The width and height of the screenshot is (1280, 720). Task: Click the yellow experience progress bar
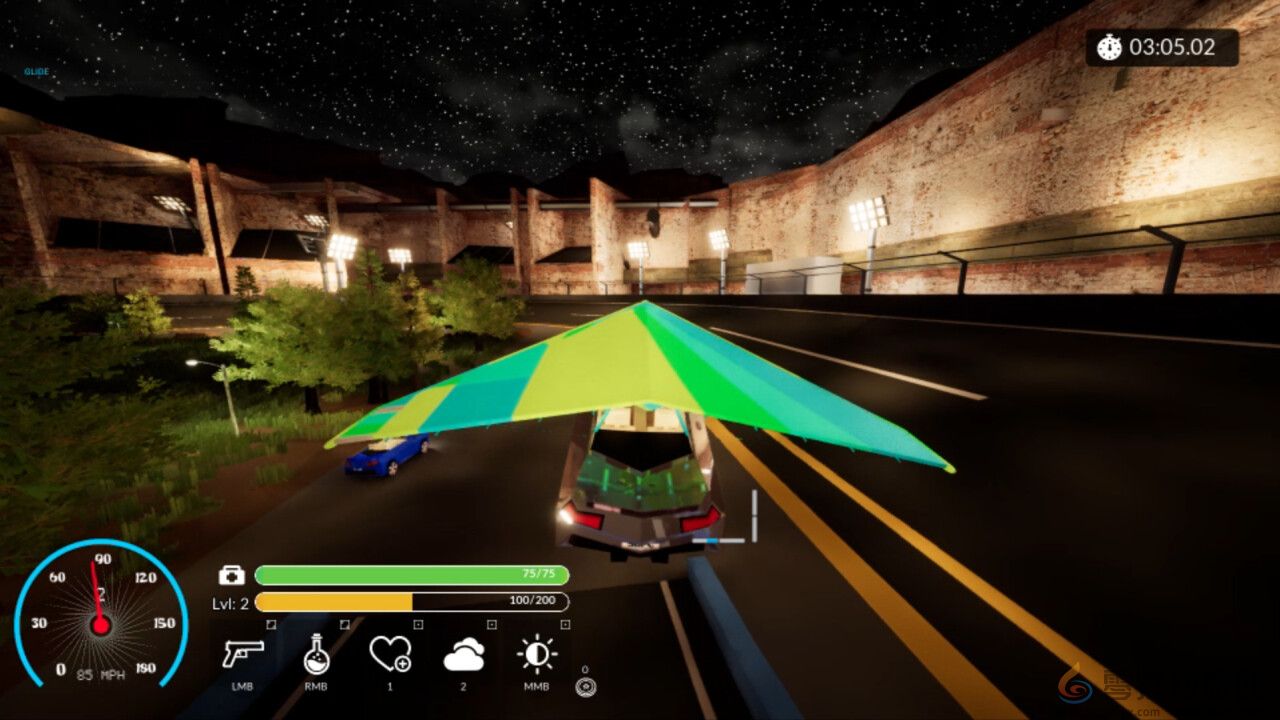335,602
